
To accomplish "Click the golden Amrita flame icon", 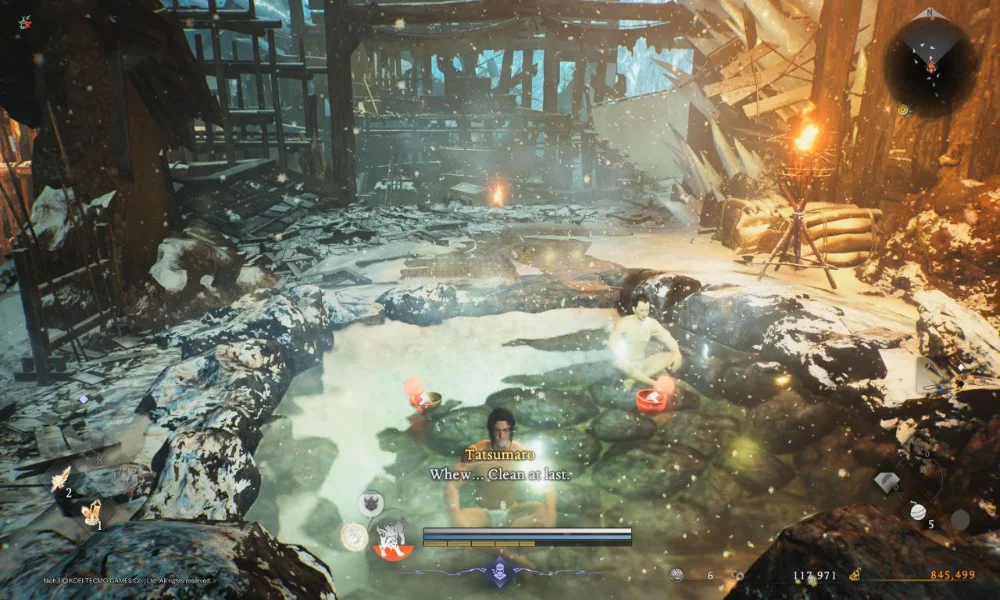I will 856,575.
